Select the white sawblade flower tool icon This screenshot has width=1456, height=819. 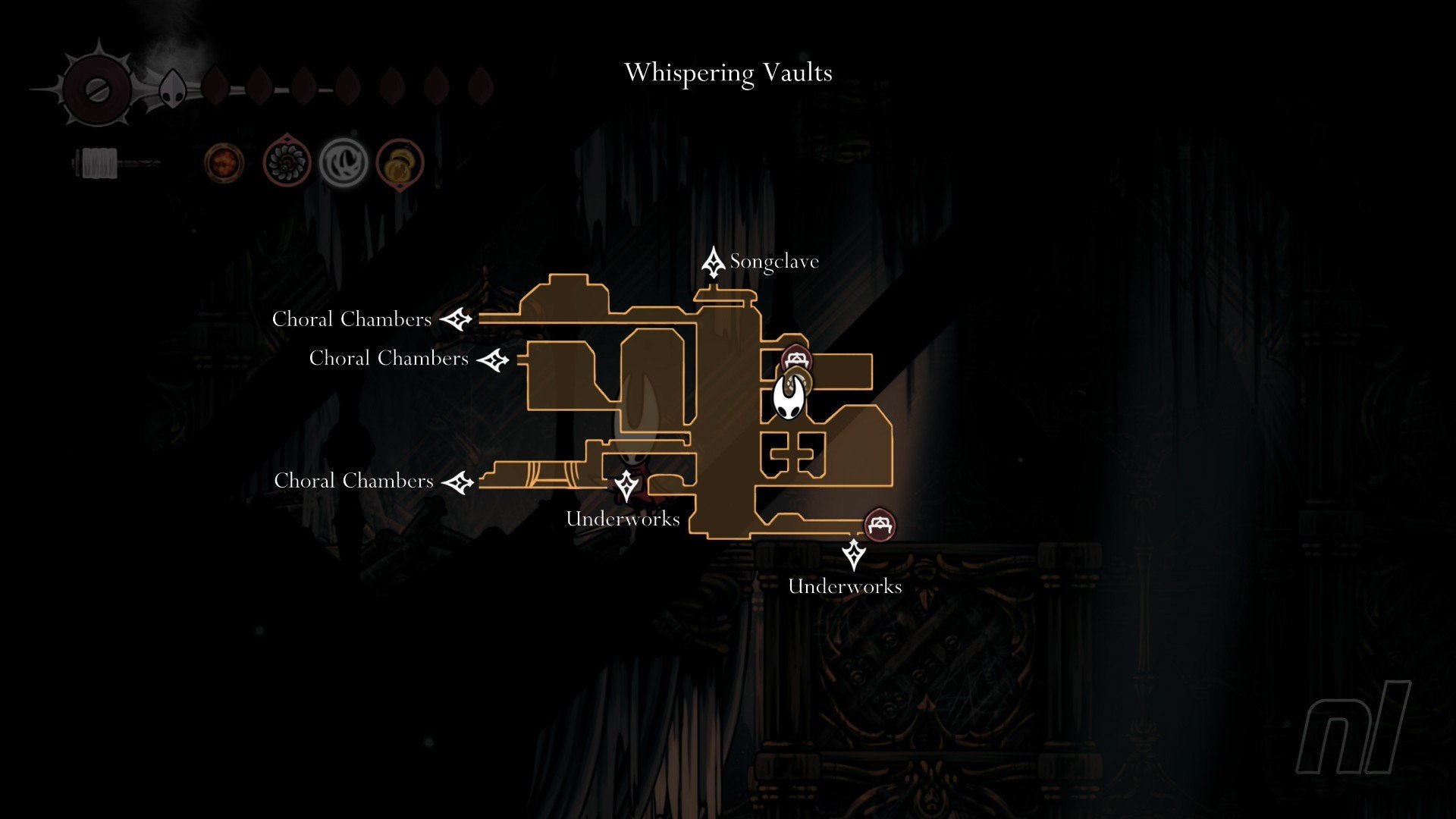pyautogui.click(x=287, y=162)
